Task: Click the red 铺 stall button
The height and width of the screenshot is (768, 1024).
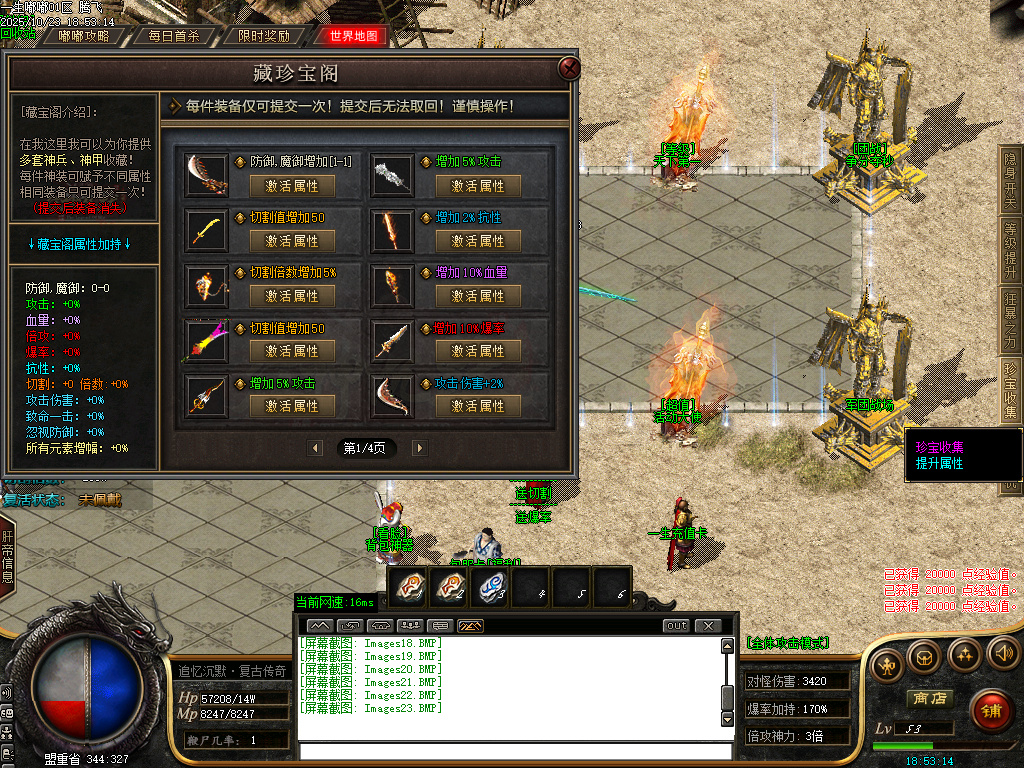Action: [991, 711]
